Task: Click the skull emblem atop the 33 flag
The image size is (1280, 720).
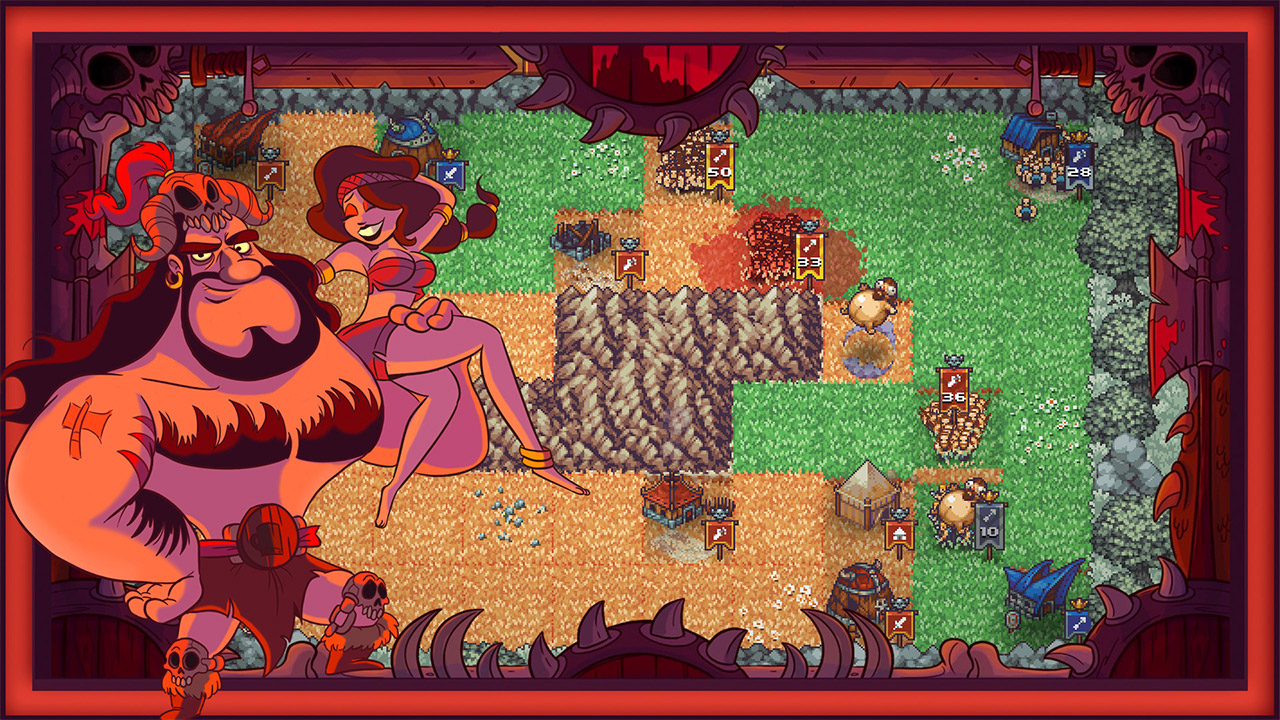Action: click(808, 226)
